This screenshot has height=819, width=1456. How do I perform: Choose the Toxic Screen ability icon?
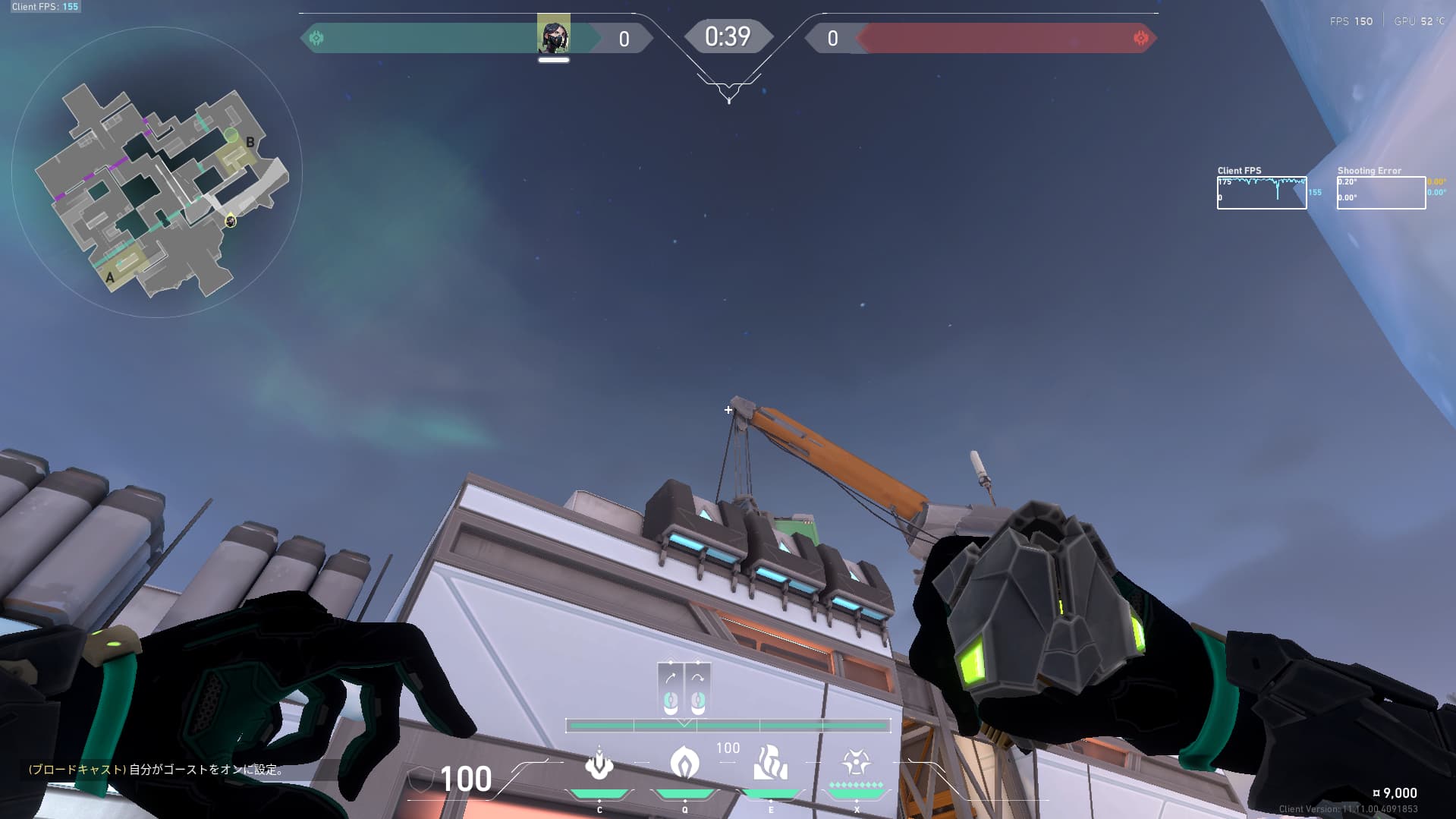(770, 763)
